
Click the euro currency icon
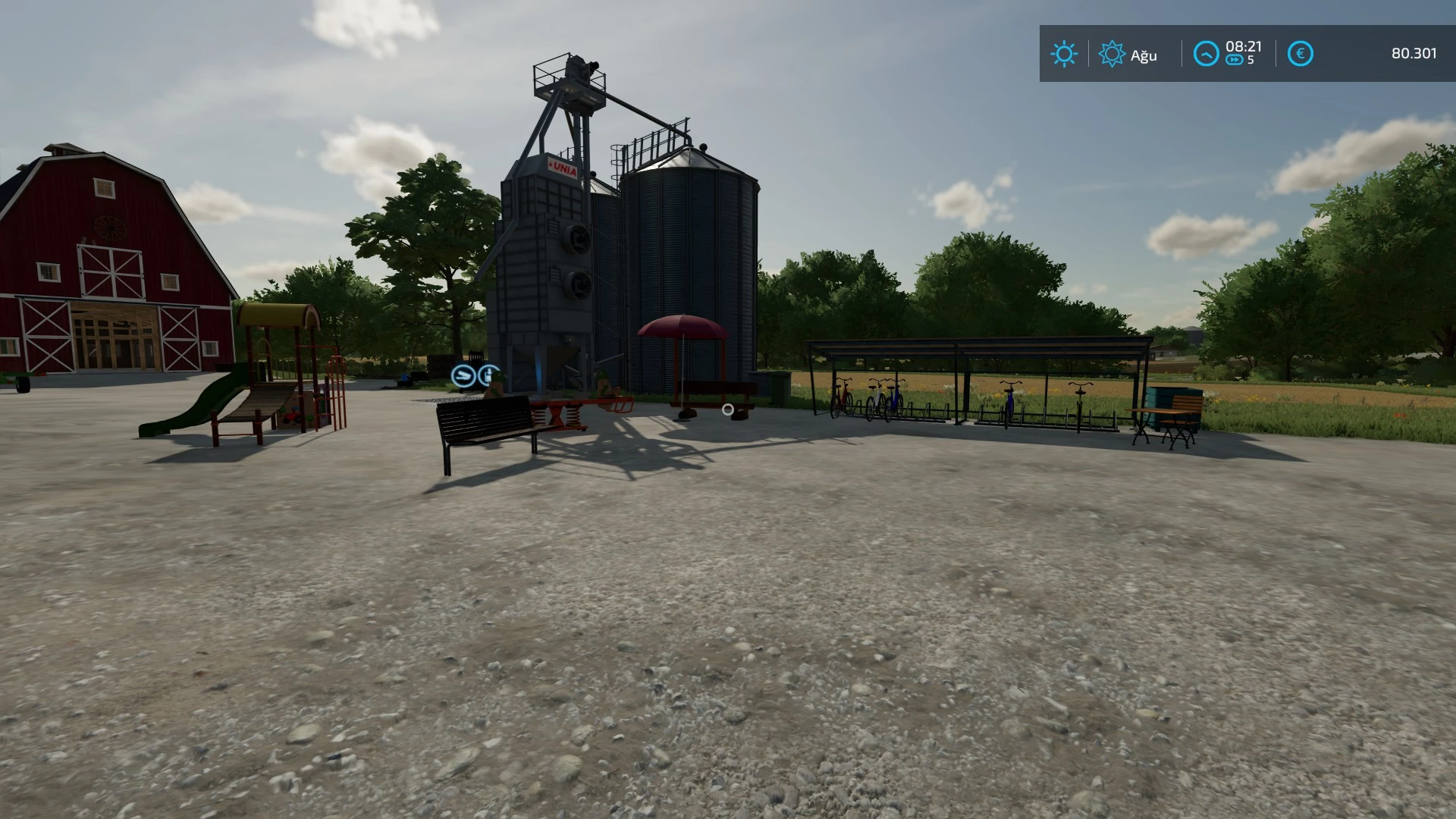click(x=1301, y=53)
